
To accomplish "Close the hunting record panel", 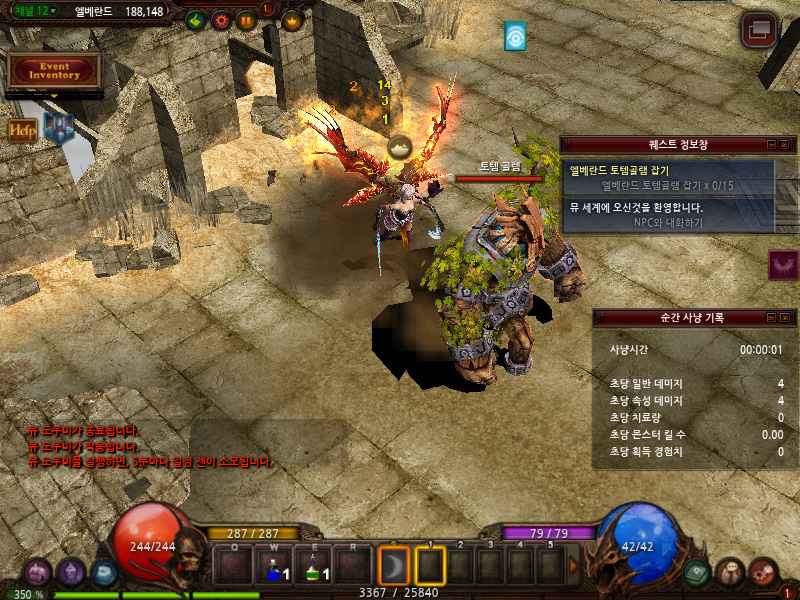I will click(x=786, y=318).
